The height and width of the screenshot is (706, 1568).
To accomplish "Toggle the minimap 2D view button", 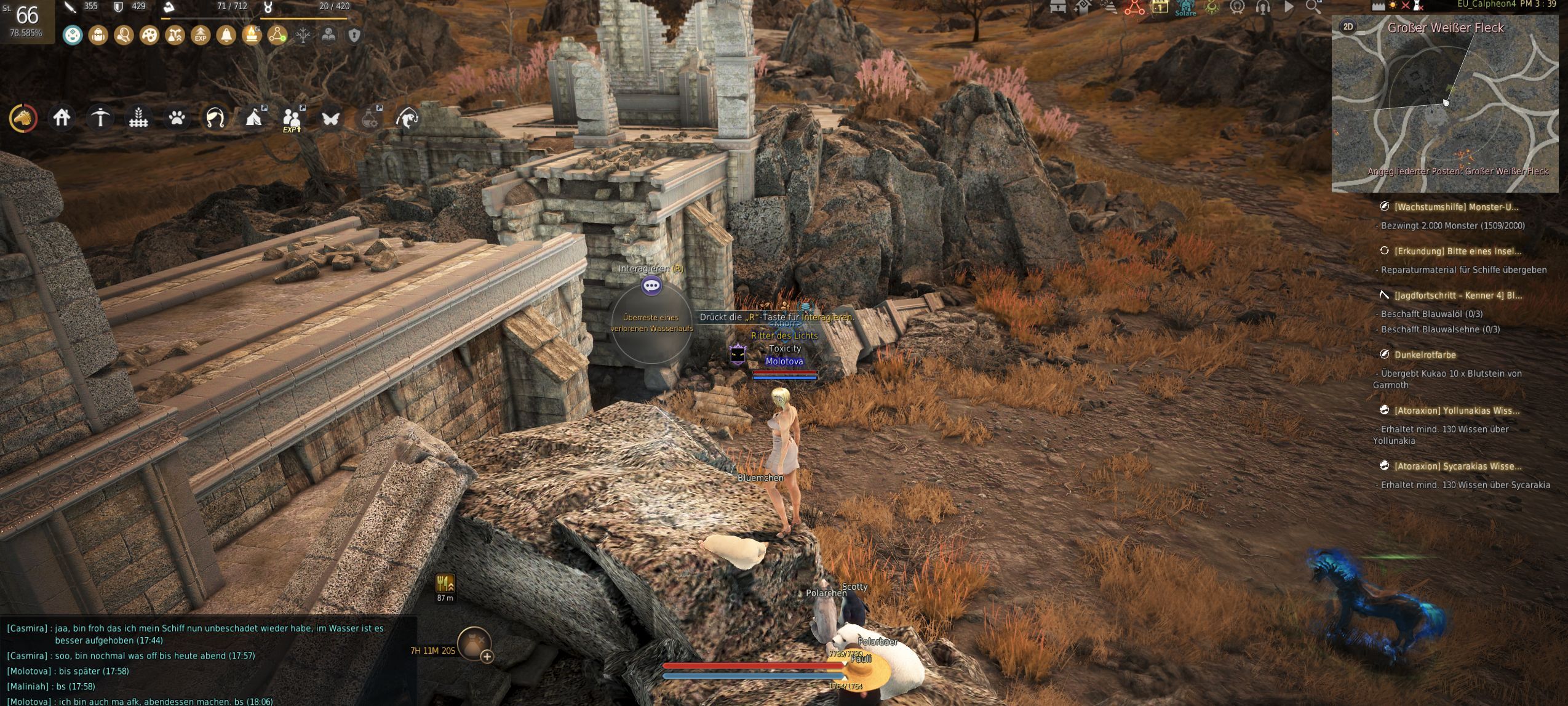I will tap(1348, 26).
